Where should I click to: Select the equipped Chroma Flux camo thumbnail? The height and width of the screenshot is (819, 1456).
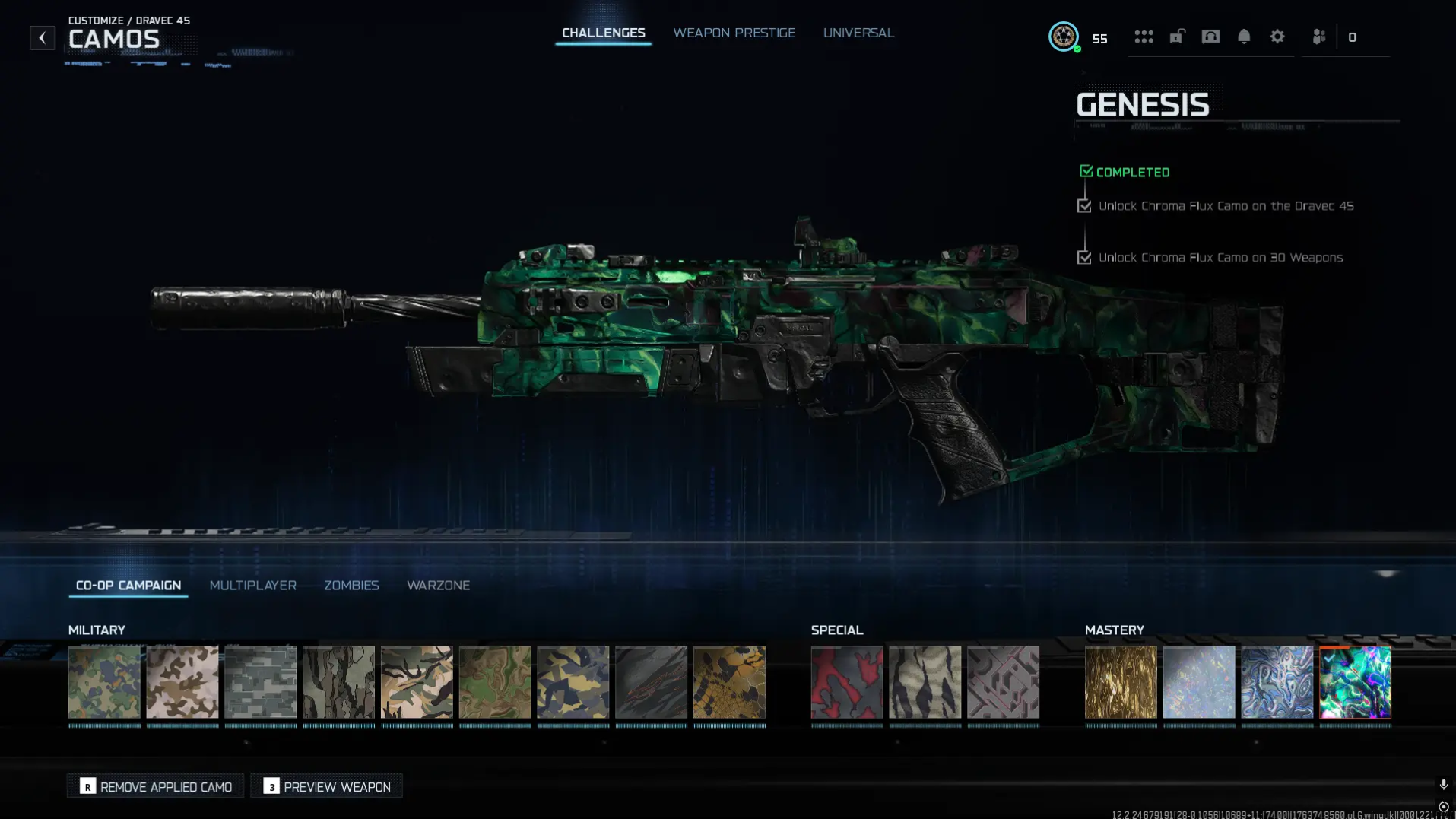[1354, 682]
